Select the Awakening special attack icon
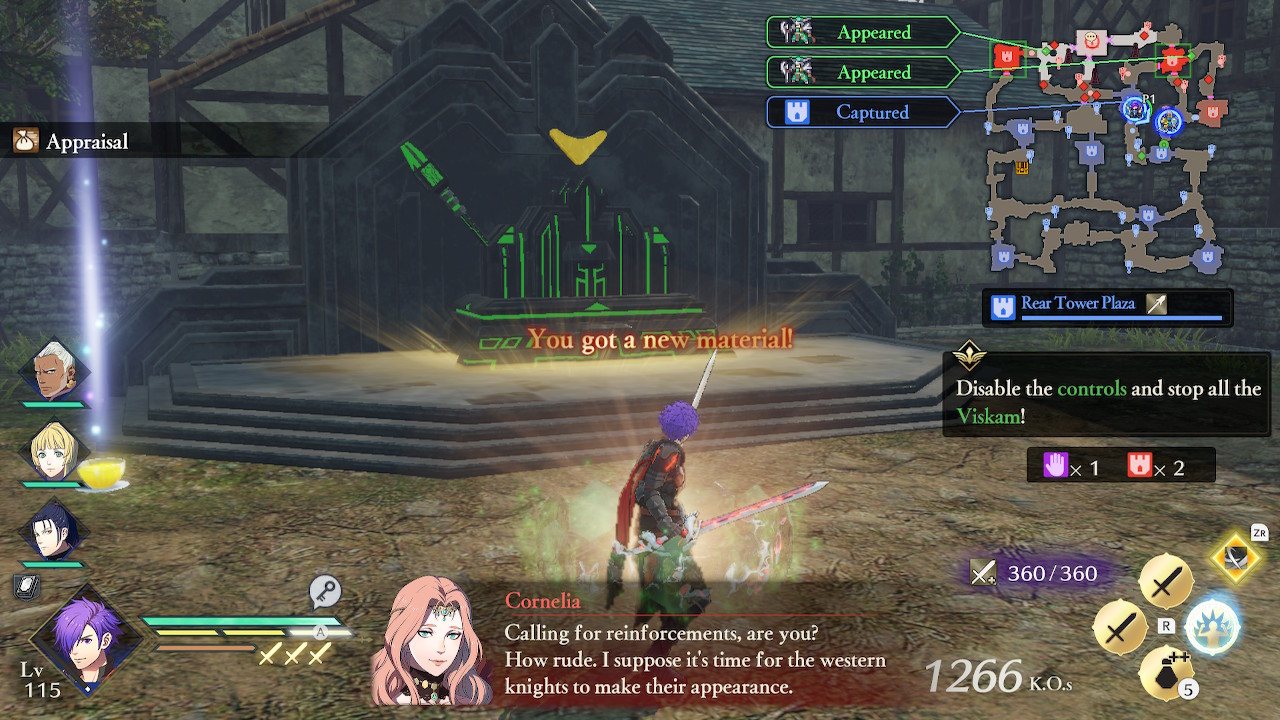 click(1214, 627)
